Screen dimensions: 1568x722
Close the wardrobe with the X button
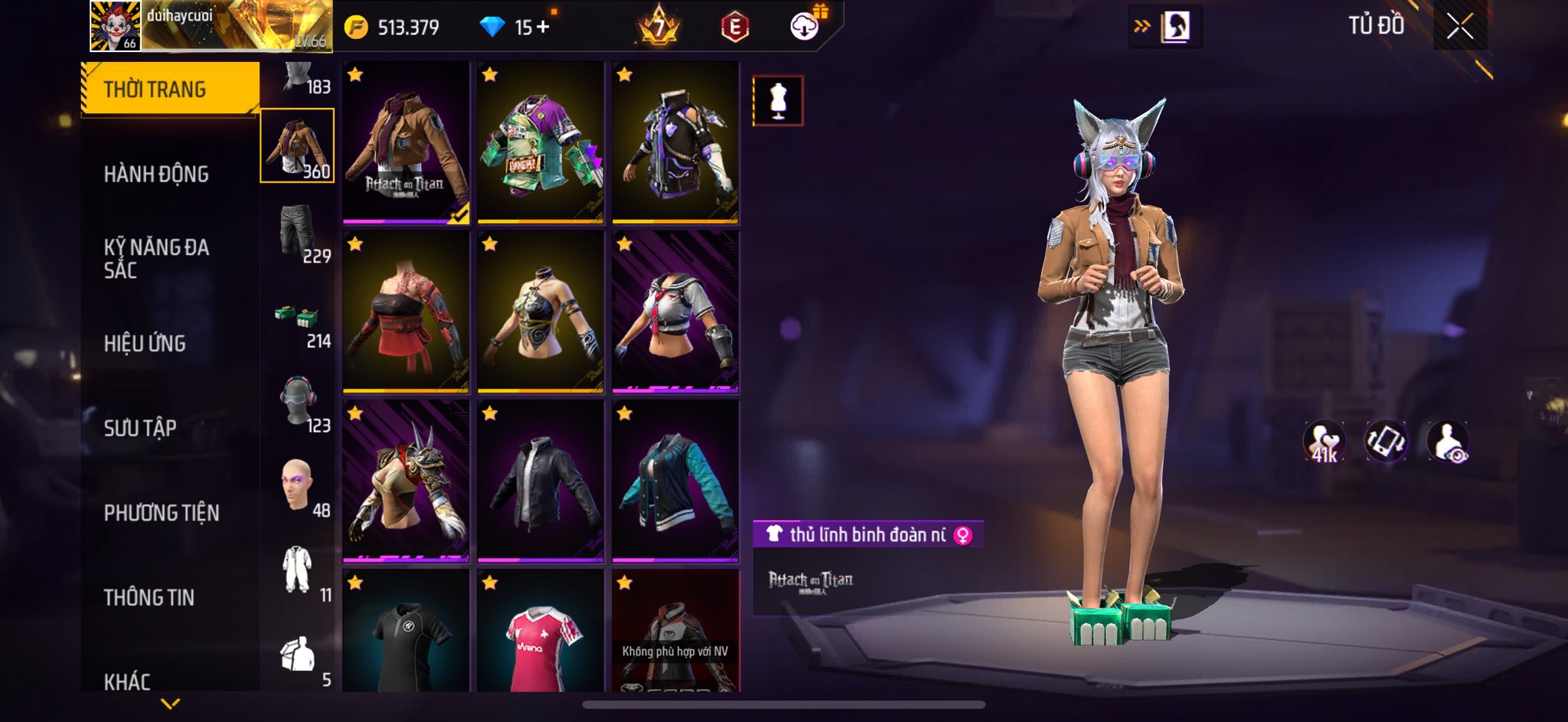coord(1459,27)
